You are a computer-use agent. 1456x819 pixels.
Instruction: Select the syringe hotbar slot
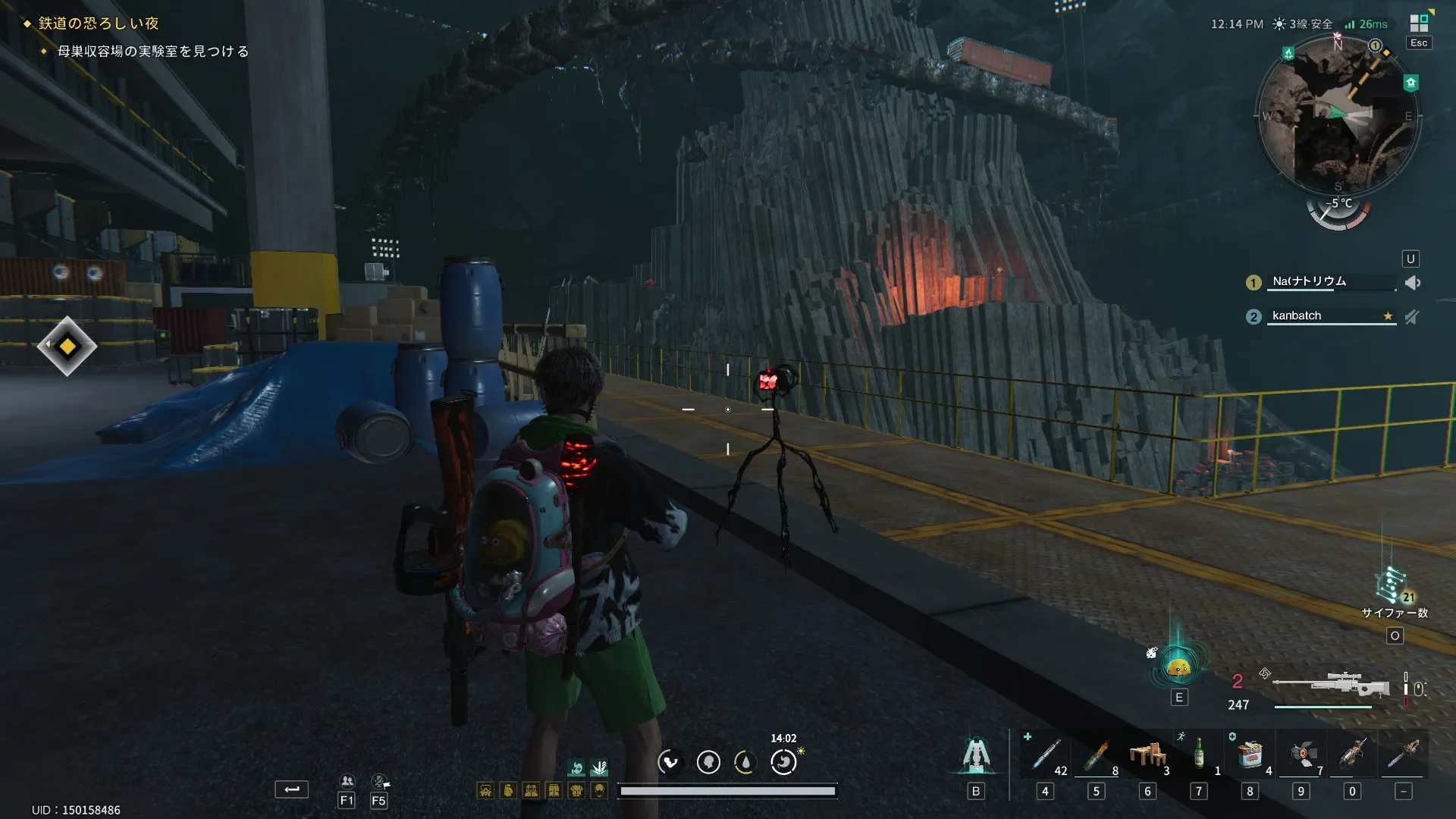[1046, 755]
